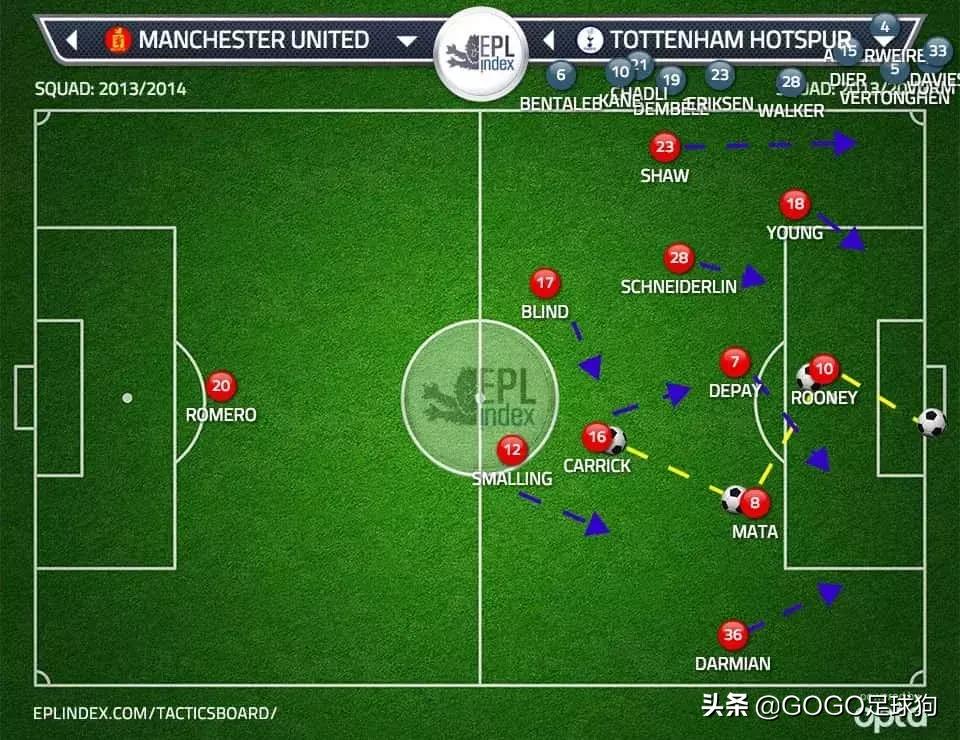Select goalkeeper Romero's number 20 token
Image resolution: width=960 pixels, height=740 pixels.
221,386
